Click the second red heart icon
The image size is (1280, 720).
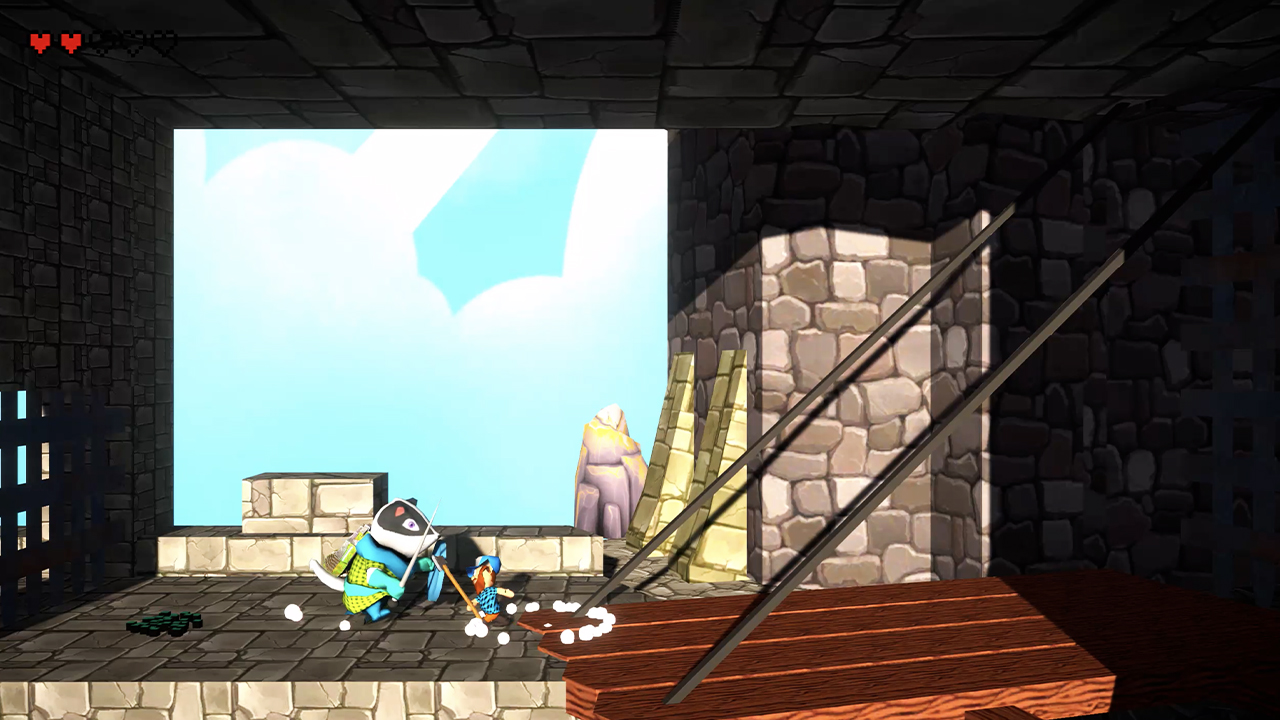click(x=70, y=41)
